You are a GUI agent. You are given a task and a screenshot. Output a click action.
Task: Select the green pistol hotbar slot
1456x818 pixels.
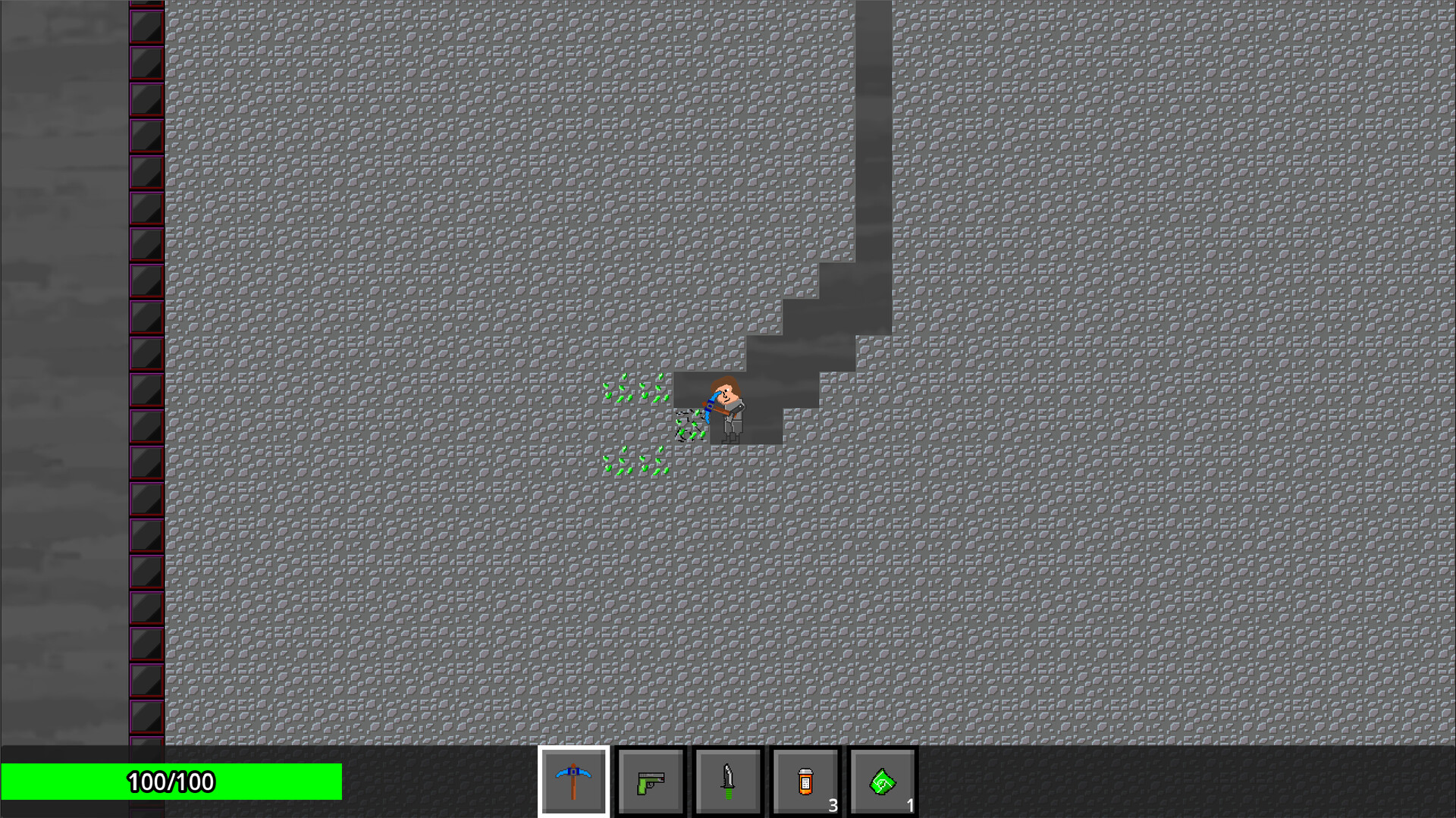(651, 781)
